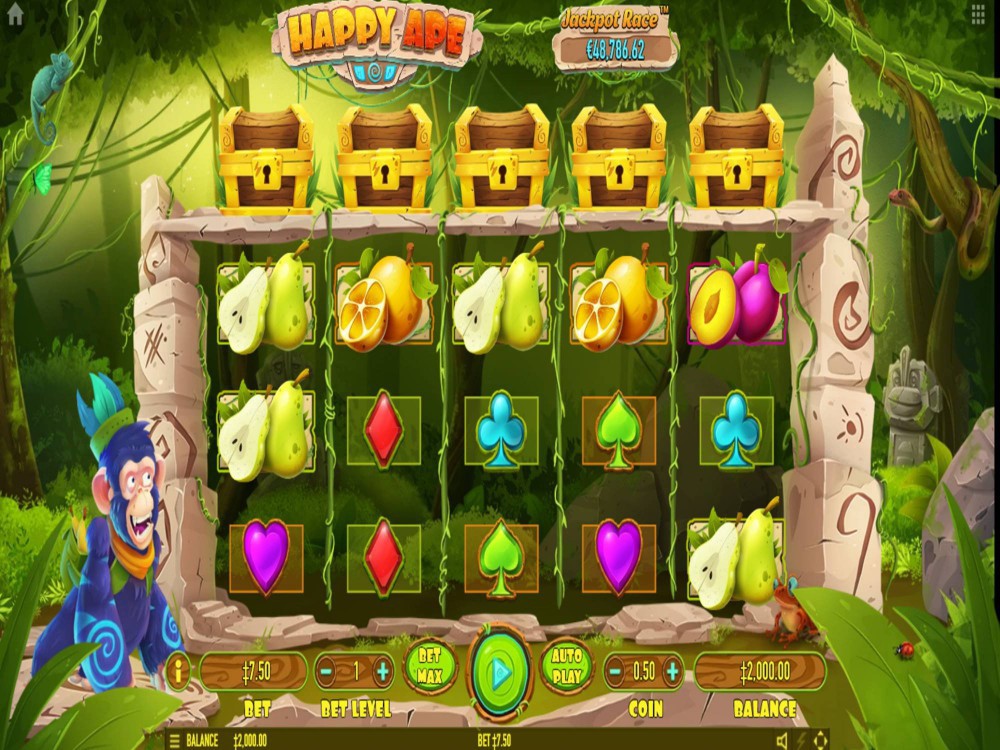Screen dimensions: 1000x750
Task: Activate Auto Play
Action: click(x=566, y=666)
